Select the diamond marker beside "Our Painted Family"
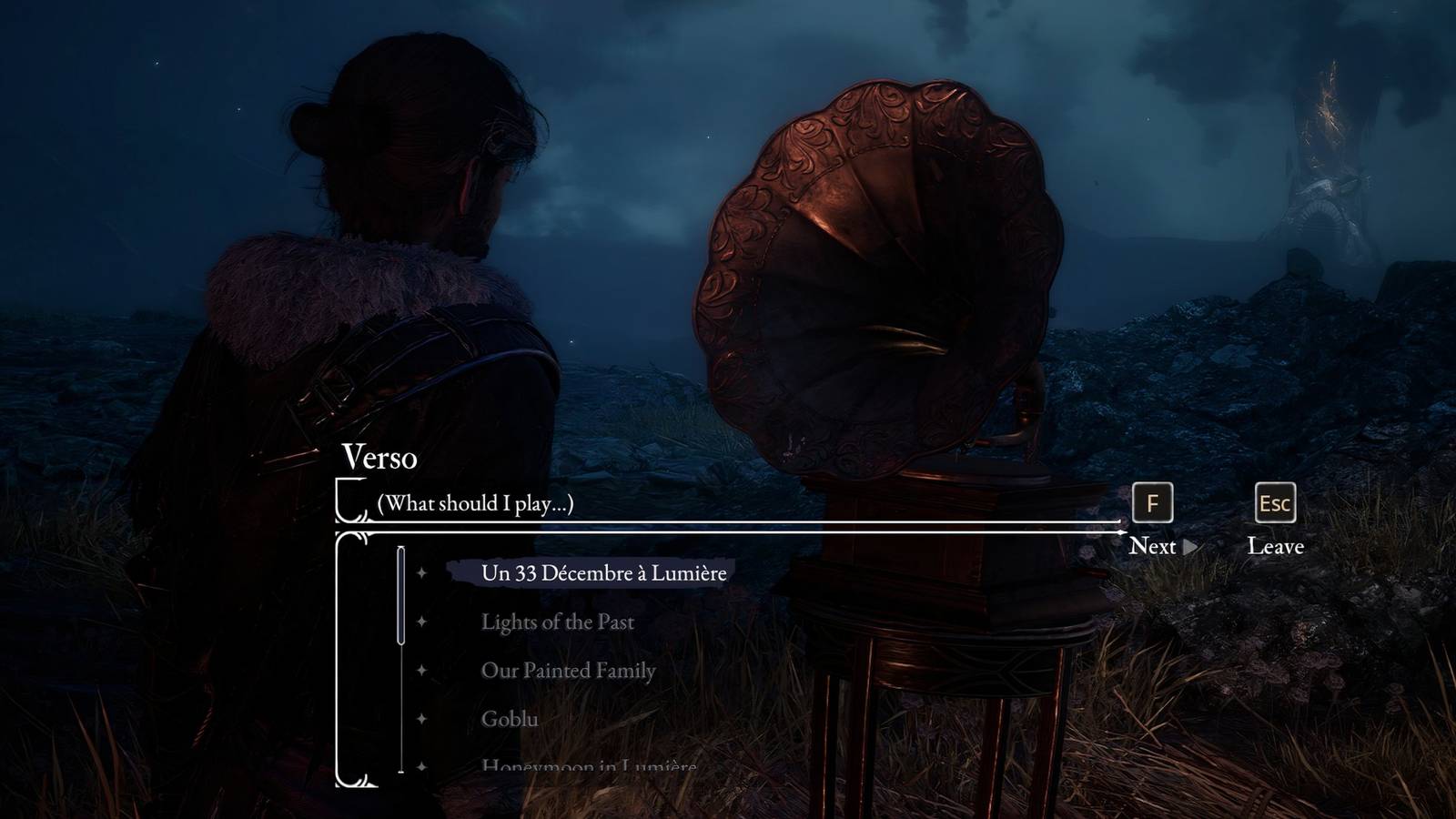This screenshot has width=1456, height=819. pos(423,670)
